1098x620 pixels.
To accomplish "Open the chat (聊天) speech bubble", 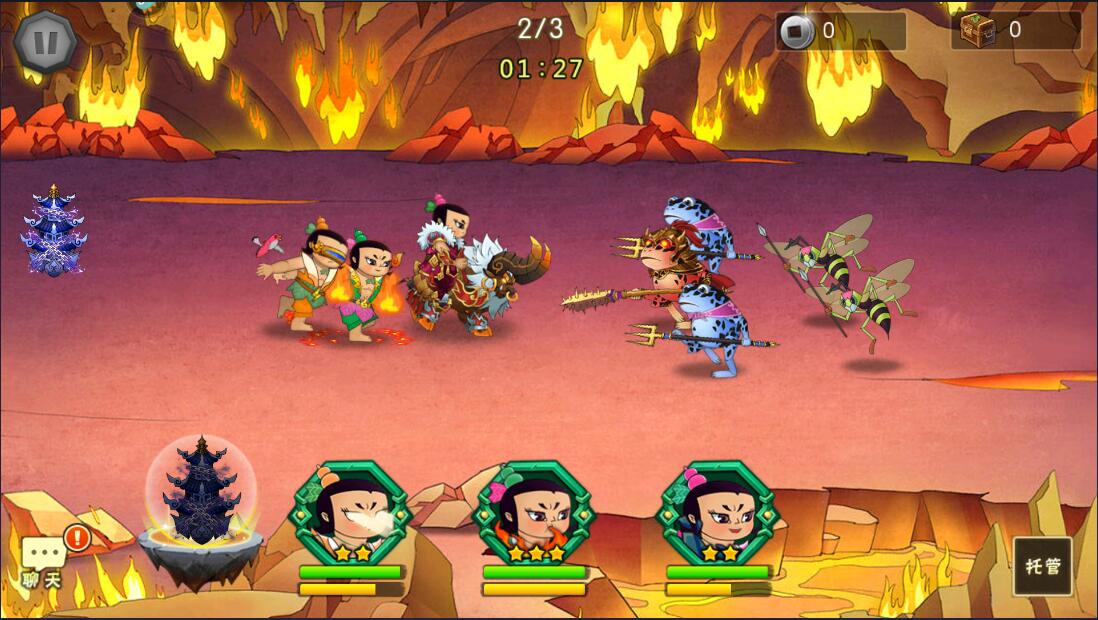I will pyautogui.click(x=44, y=558).
